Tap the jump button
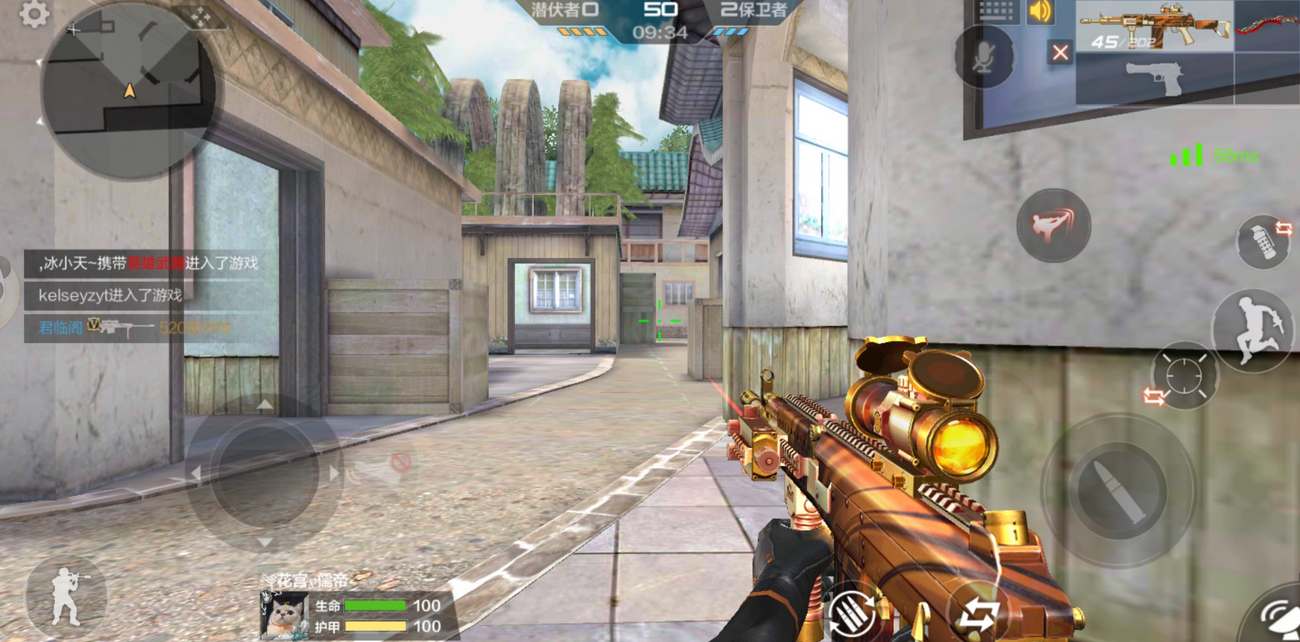Screen dimensions: 1300x642 1252,331
